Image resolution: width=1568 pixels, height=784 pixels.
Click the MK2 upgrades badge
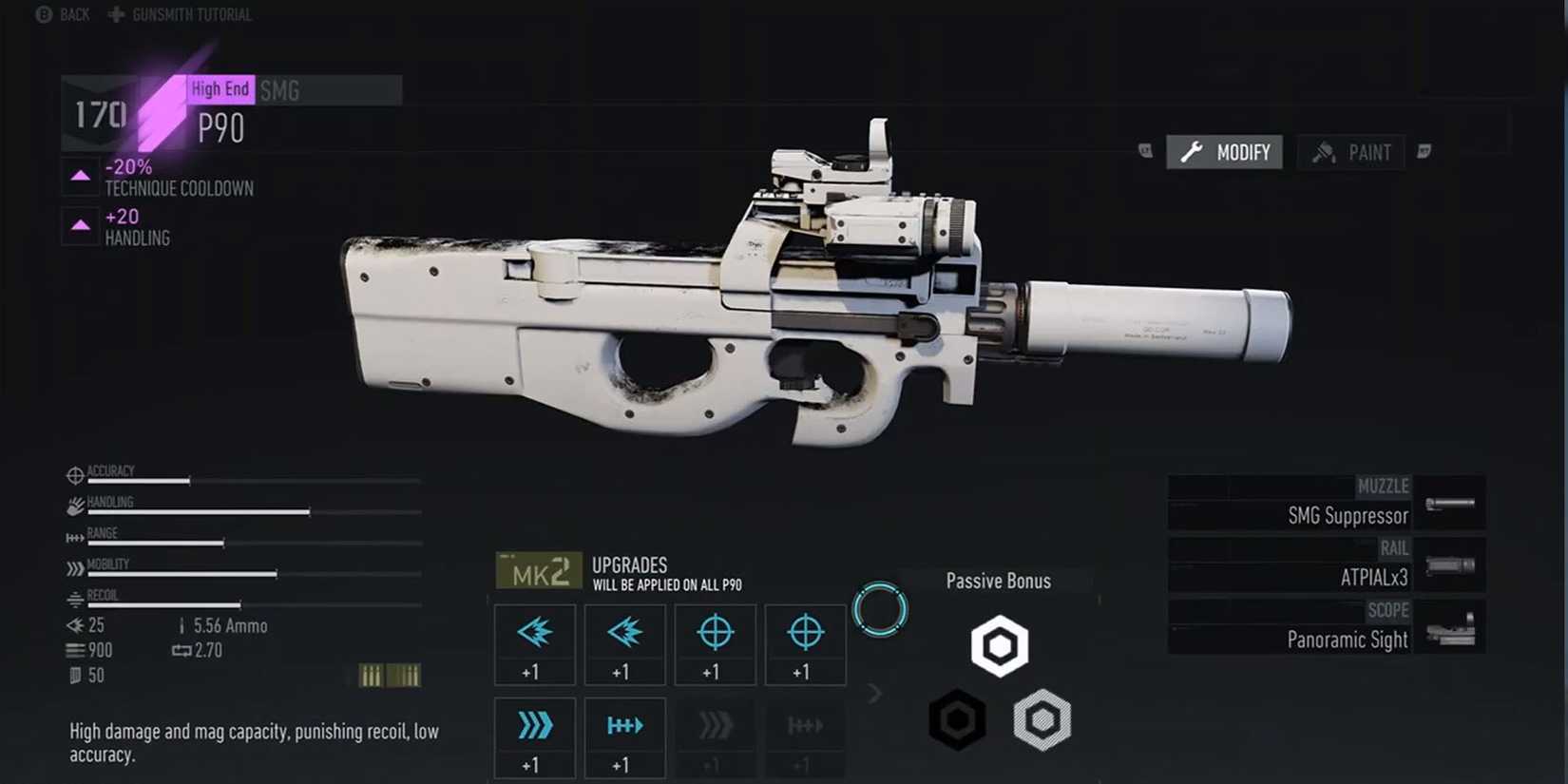(x=538, y=571)
